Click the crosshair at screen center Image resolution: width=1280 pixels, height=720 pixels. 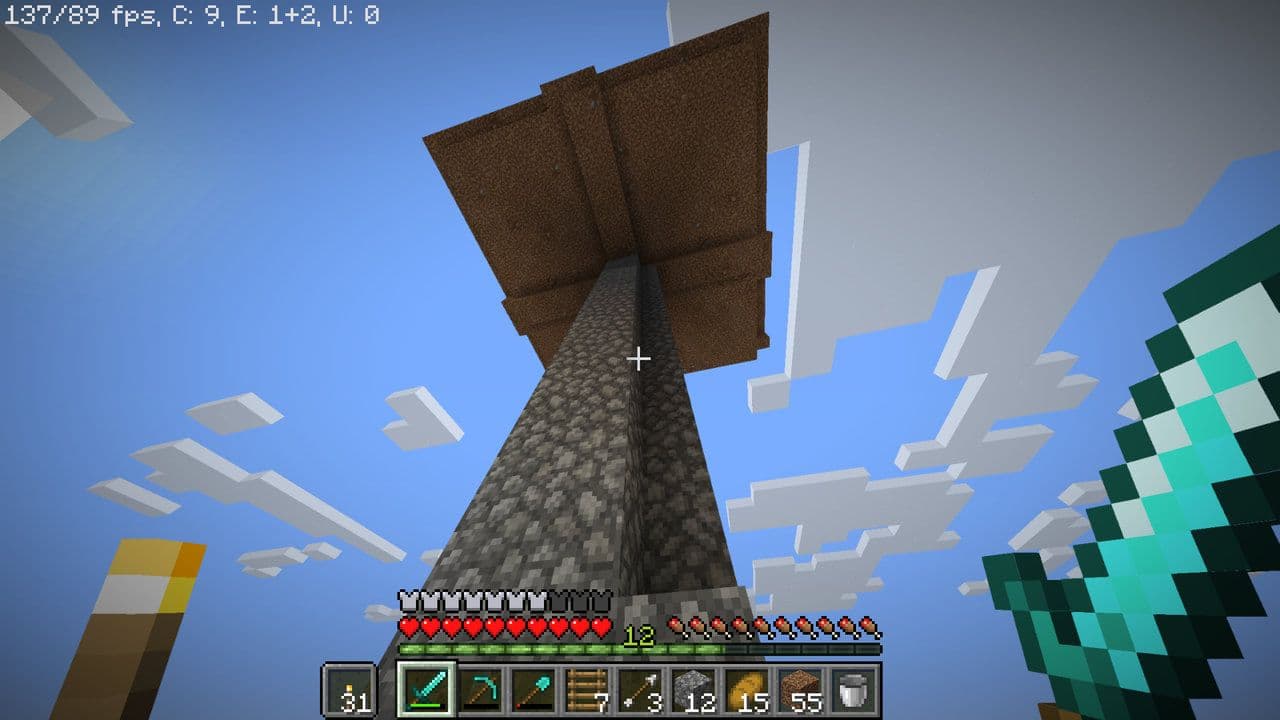tap(640, 356)
